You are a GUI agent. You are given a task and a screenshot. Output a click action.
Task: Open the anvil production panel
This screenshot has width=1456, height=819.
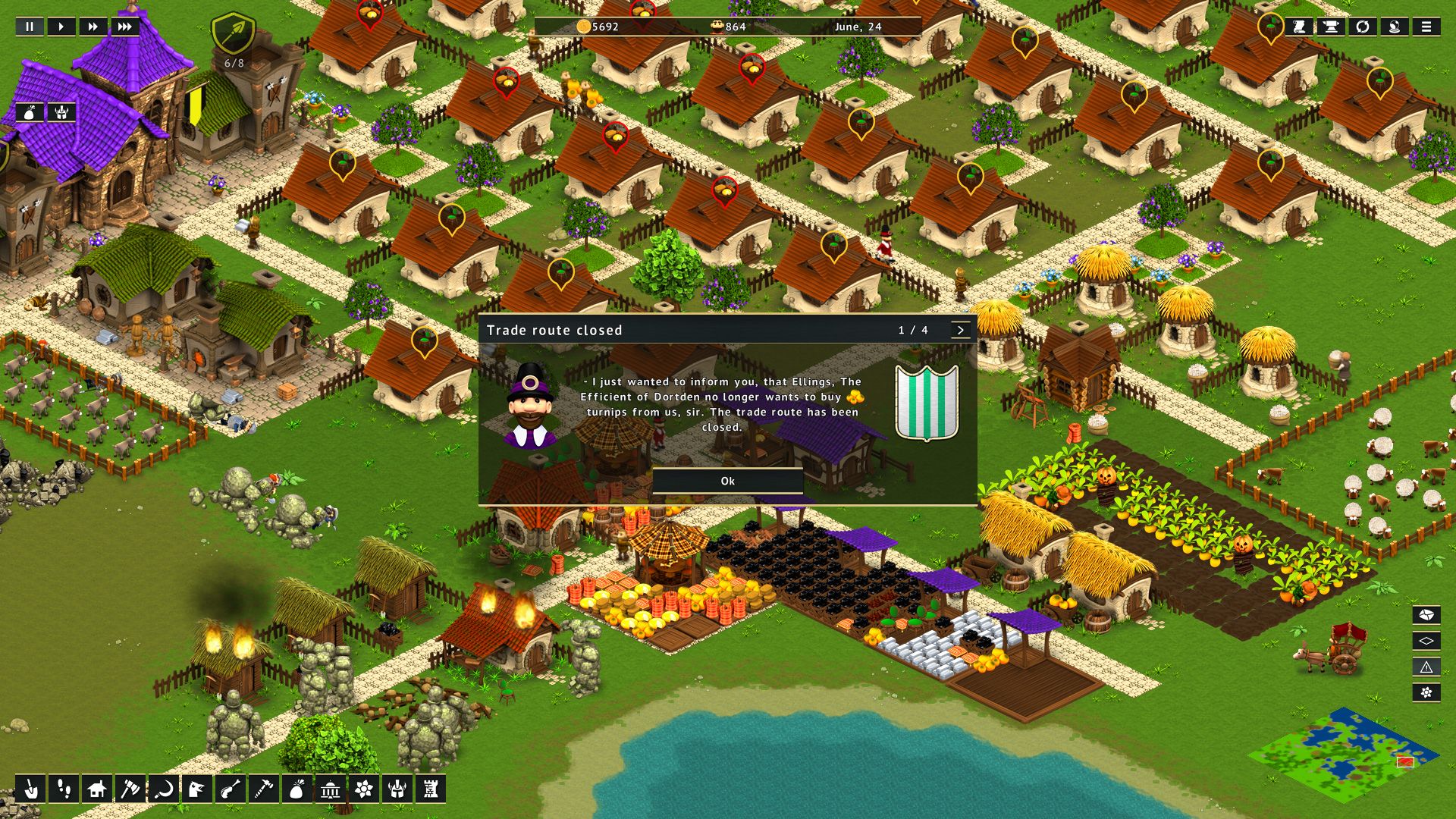[1330, 27]
